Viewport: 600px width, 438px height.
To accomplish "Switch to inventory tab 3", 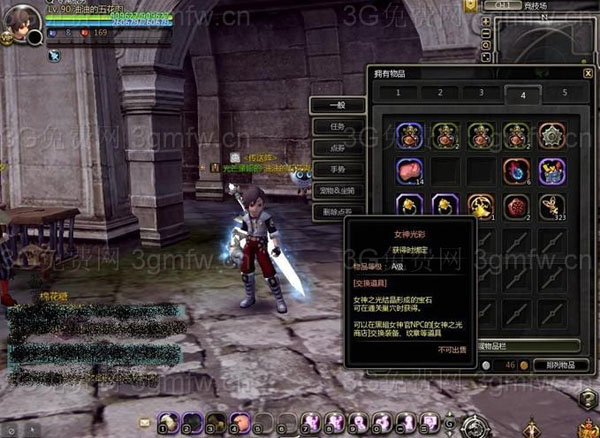I will [x=481, y=93].
